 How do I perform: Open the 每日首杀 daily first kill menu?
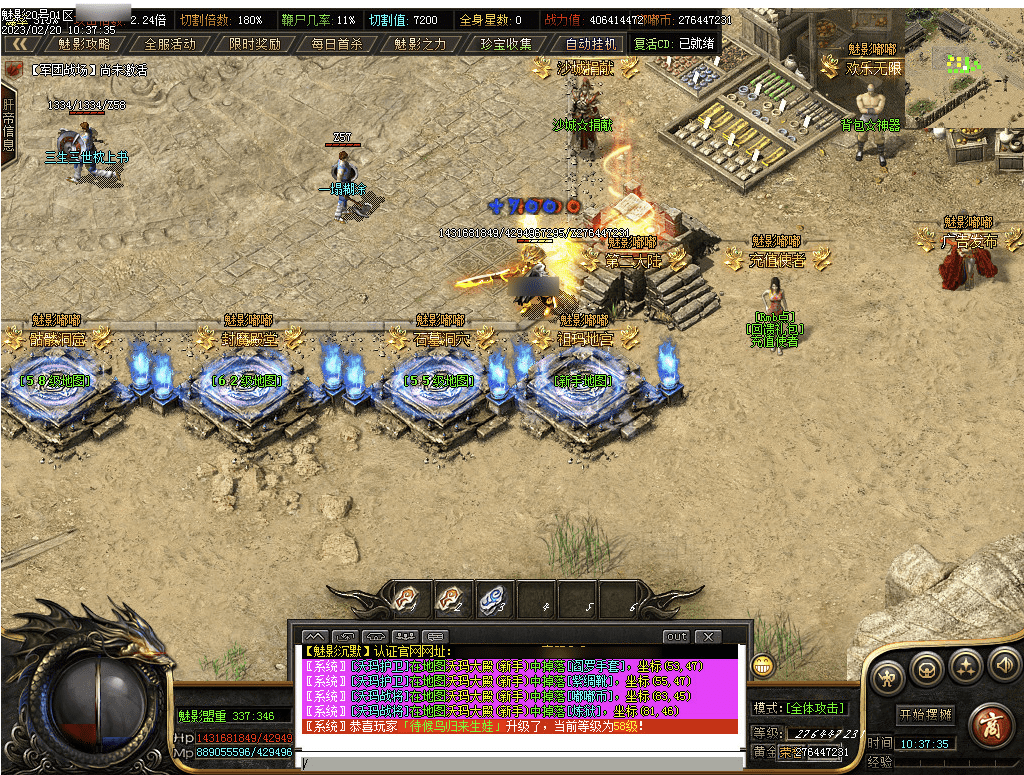point(337,44)
